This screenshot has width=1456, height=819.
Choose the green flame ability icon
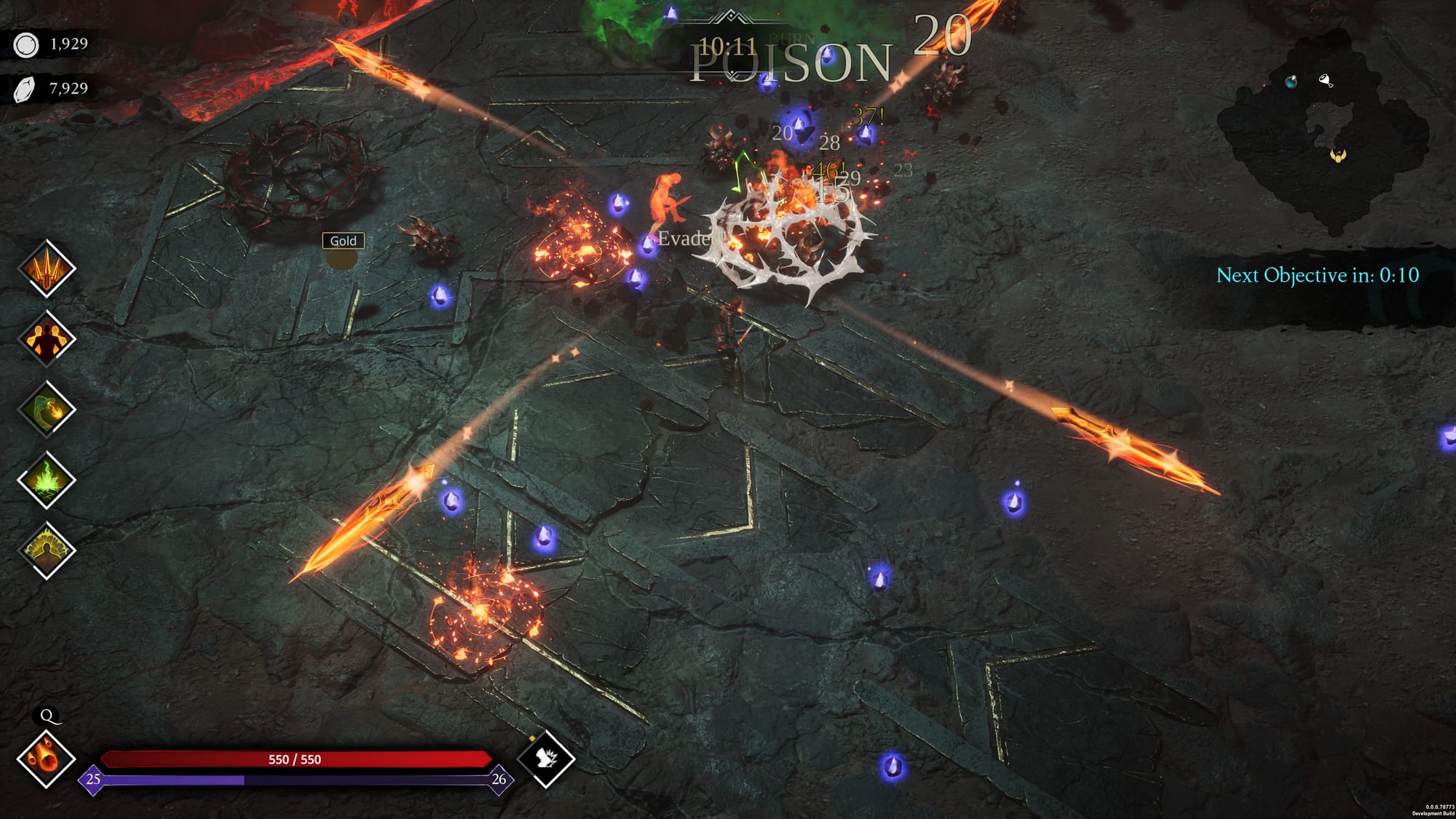click(x=47, y=480)
